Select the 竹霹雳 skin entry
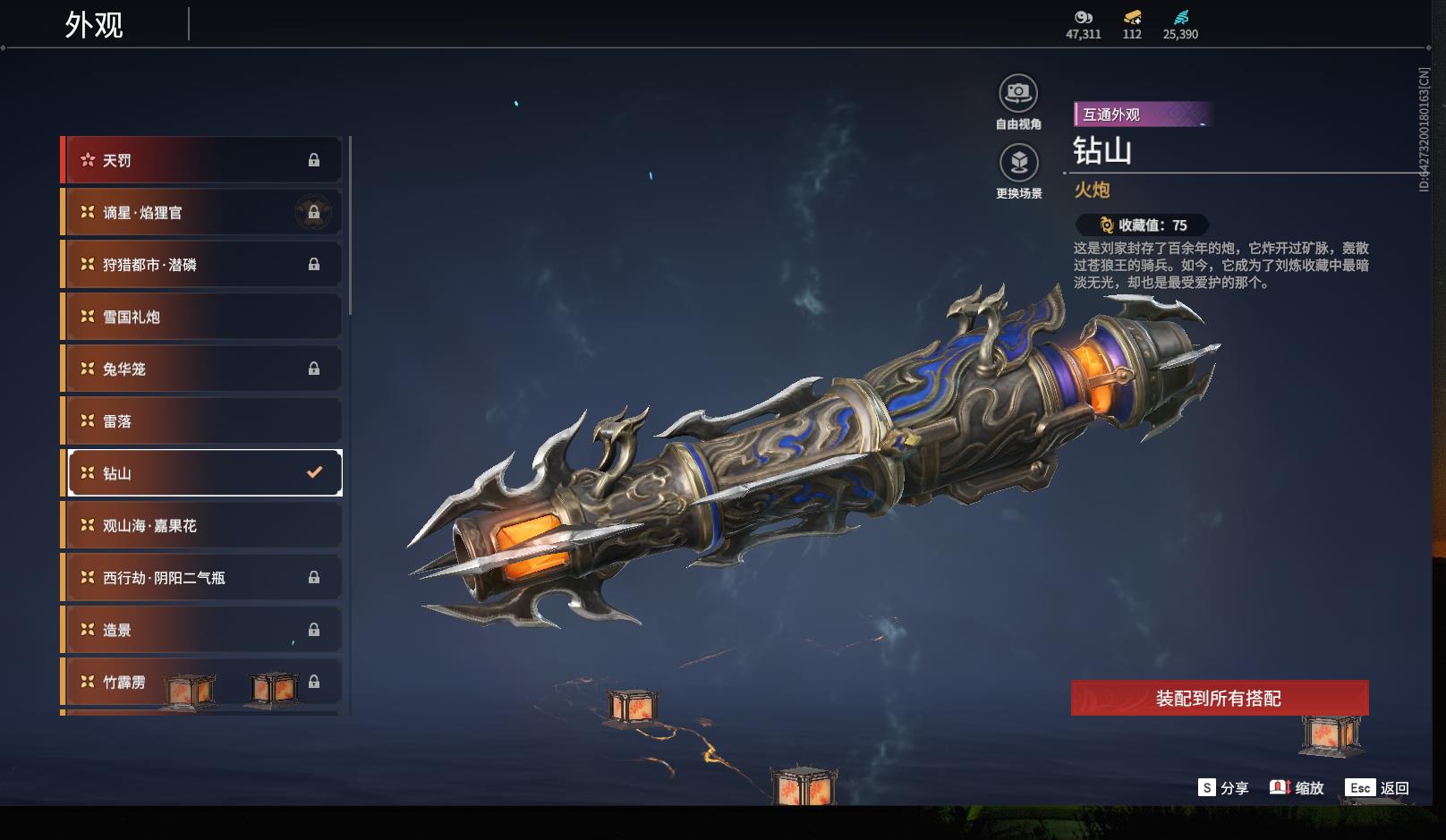Image resolution: width=1446 pixels, height=840 pixels. coord(202,682)
